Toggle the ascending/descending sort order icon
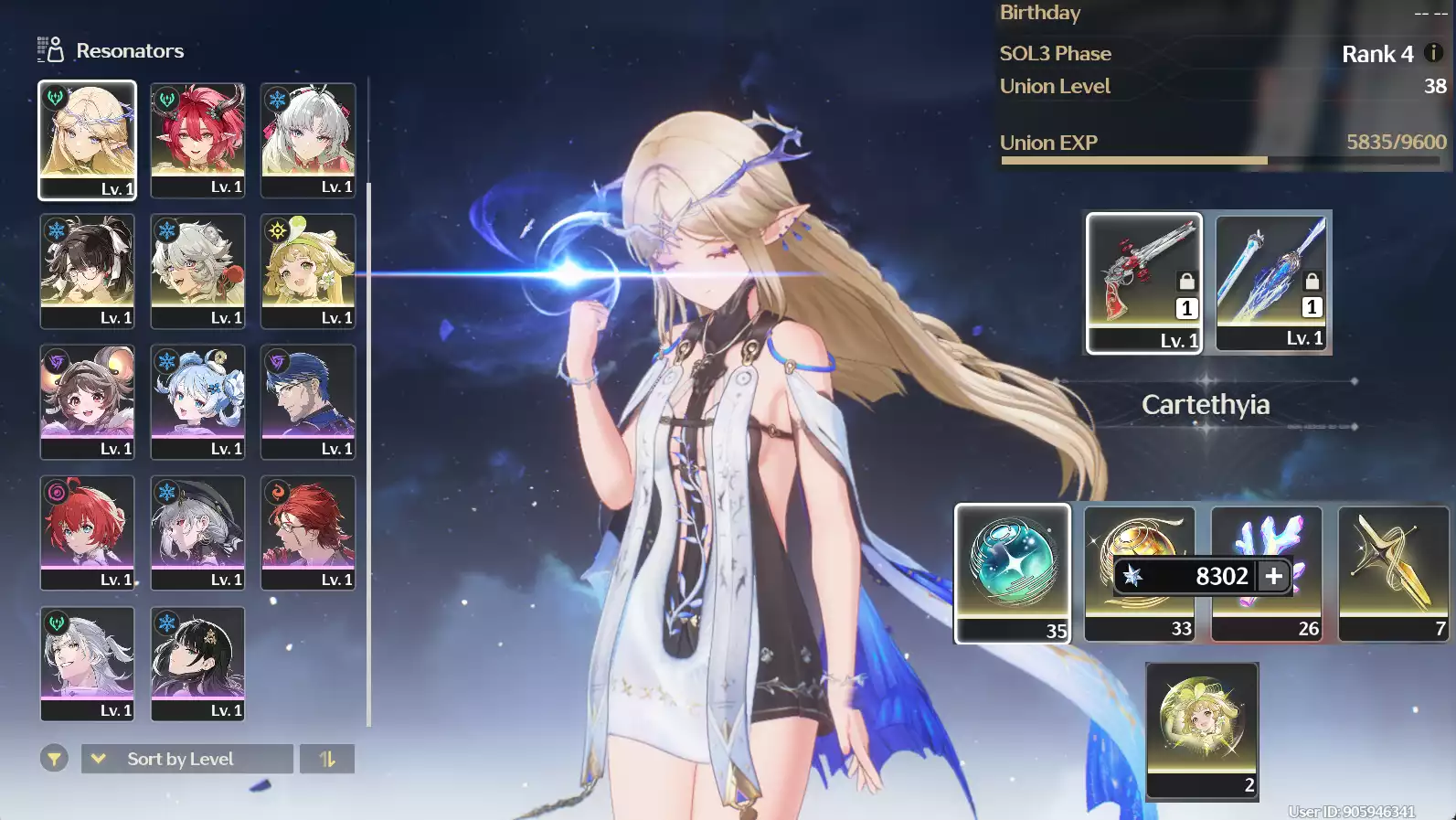The height and width of the screenshot is (820, 1456). click(x=328, y=759)
